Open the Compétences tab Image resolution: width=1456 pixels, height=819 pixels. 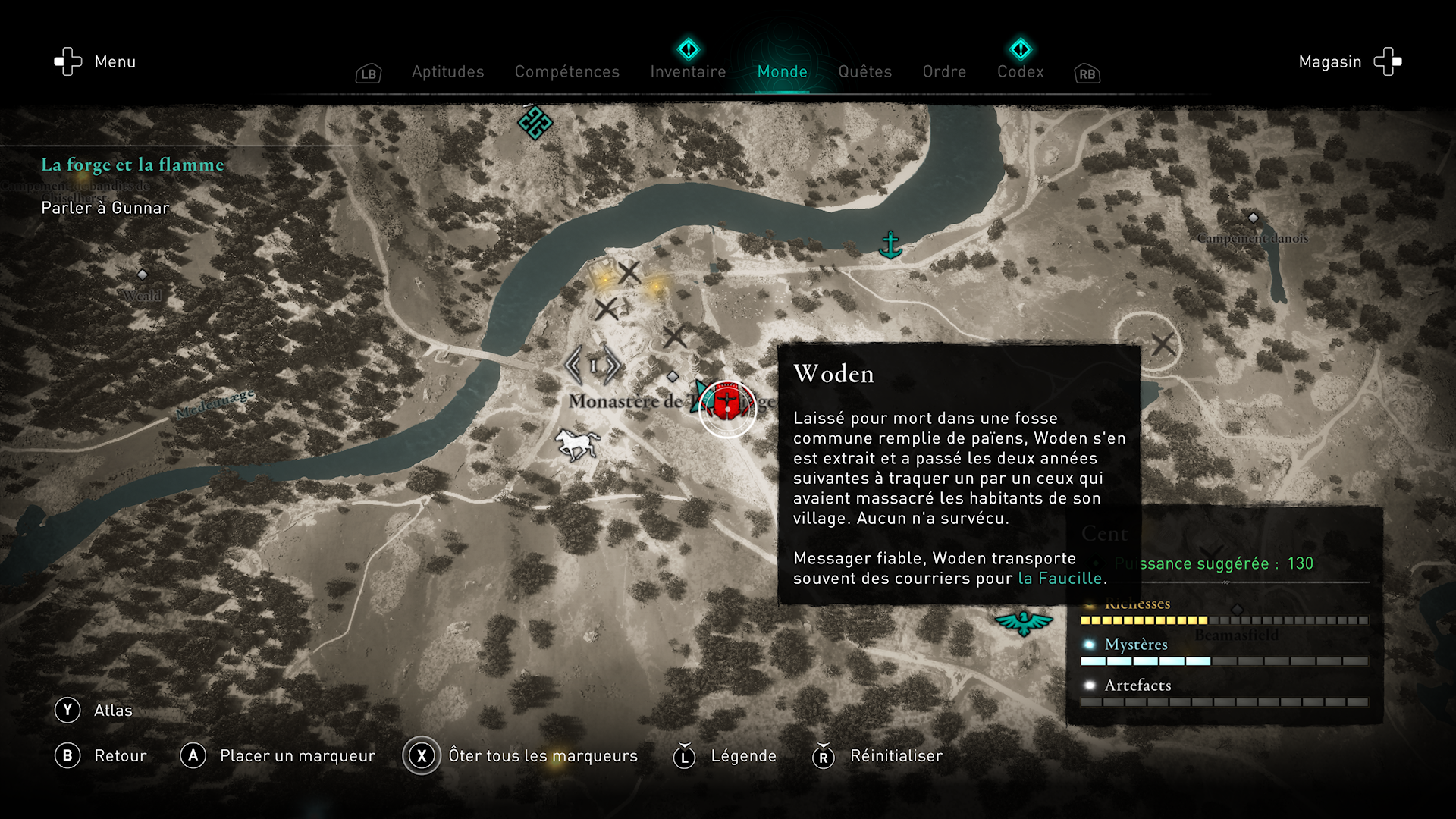(566, 72)
